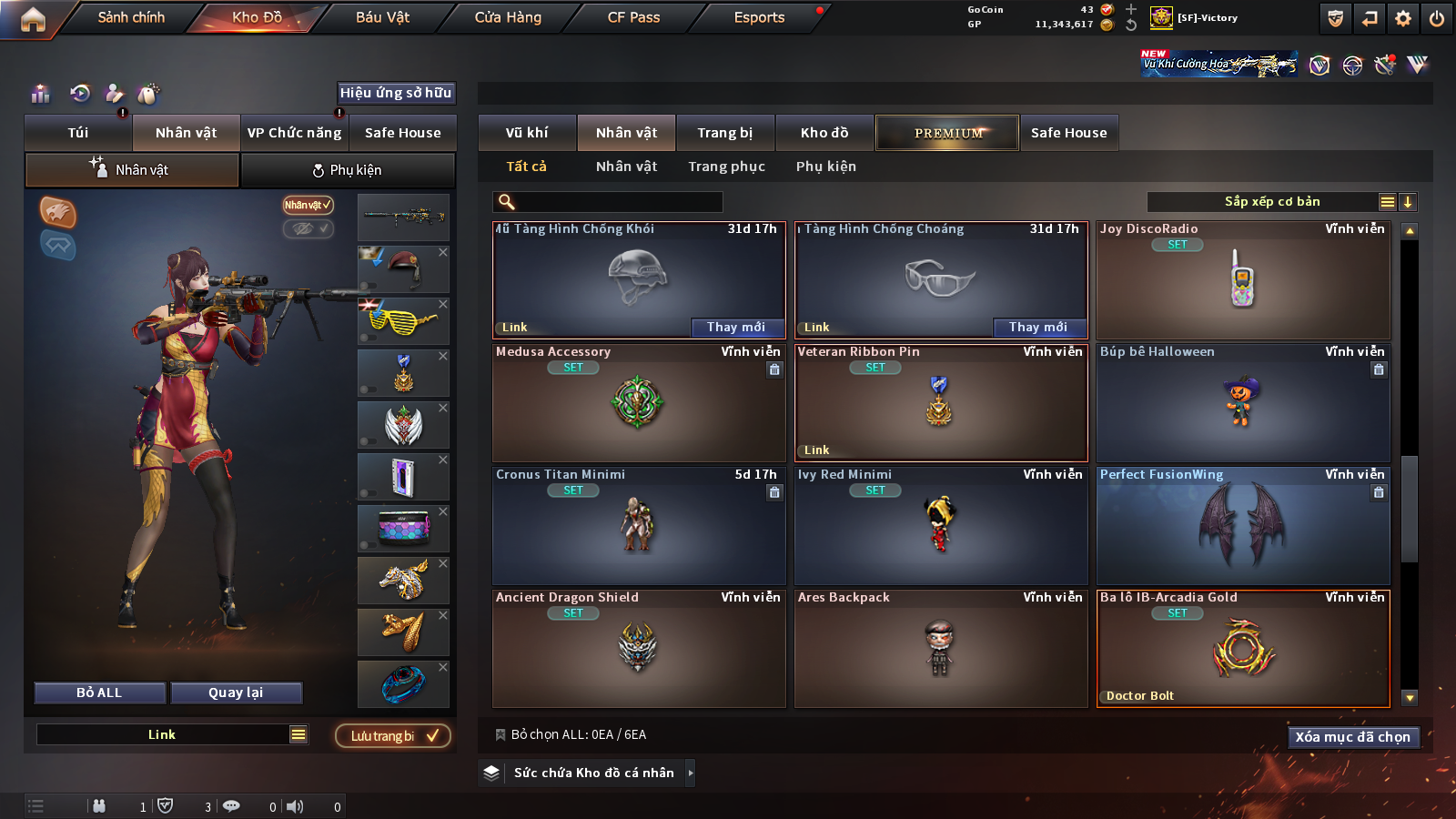This screenshot has width=1456, height=819.
Task: Switch to the Vũ khí tab
Action: [x=527, y=133]
